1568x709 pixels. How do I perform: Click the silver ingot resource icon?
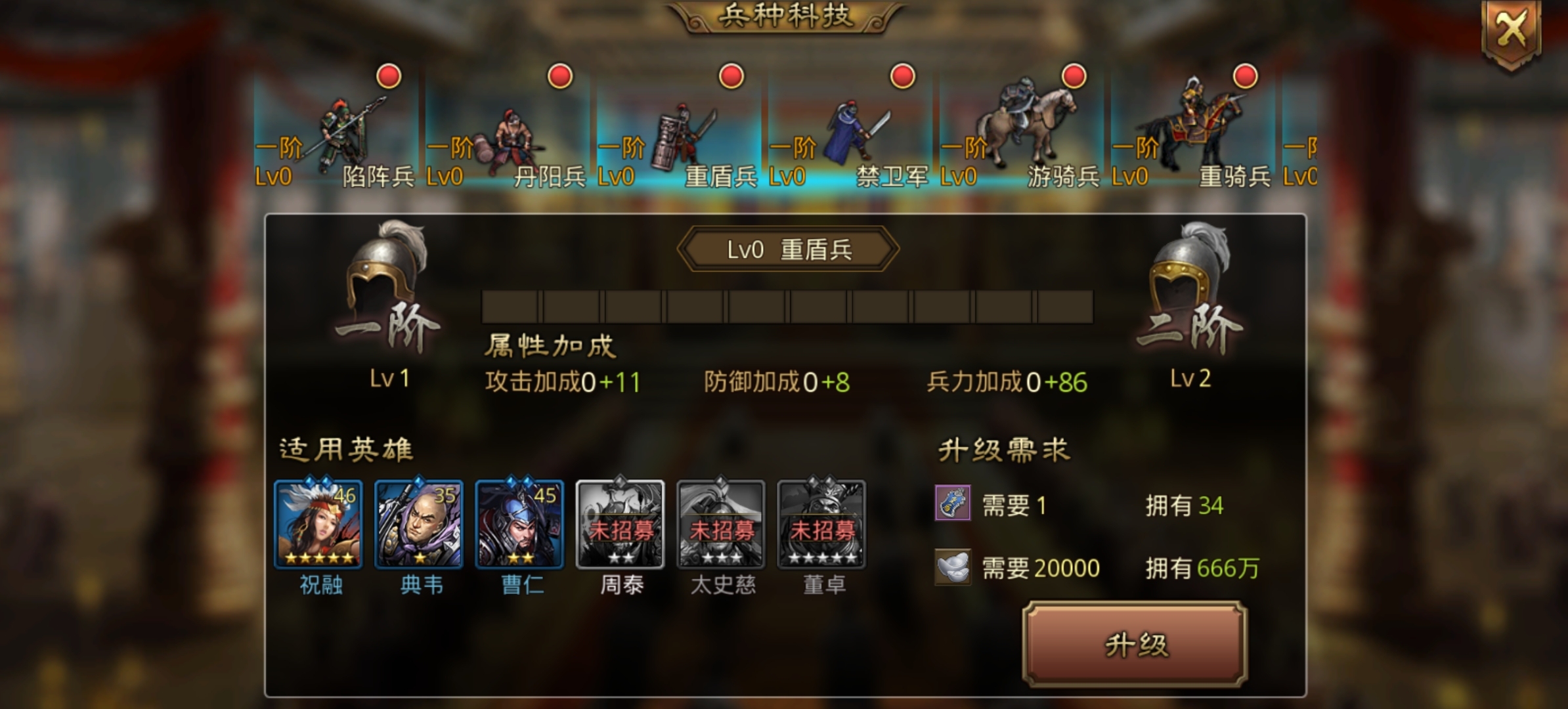tap(952, 566)
